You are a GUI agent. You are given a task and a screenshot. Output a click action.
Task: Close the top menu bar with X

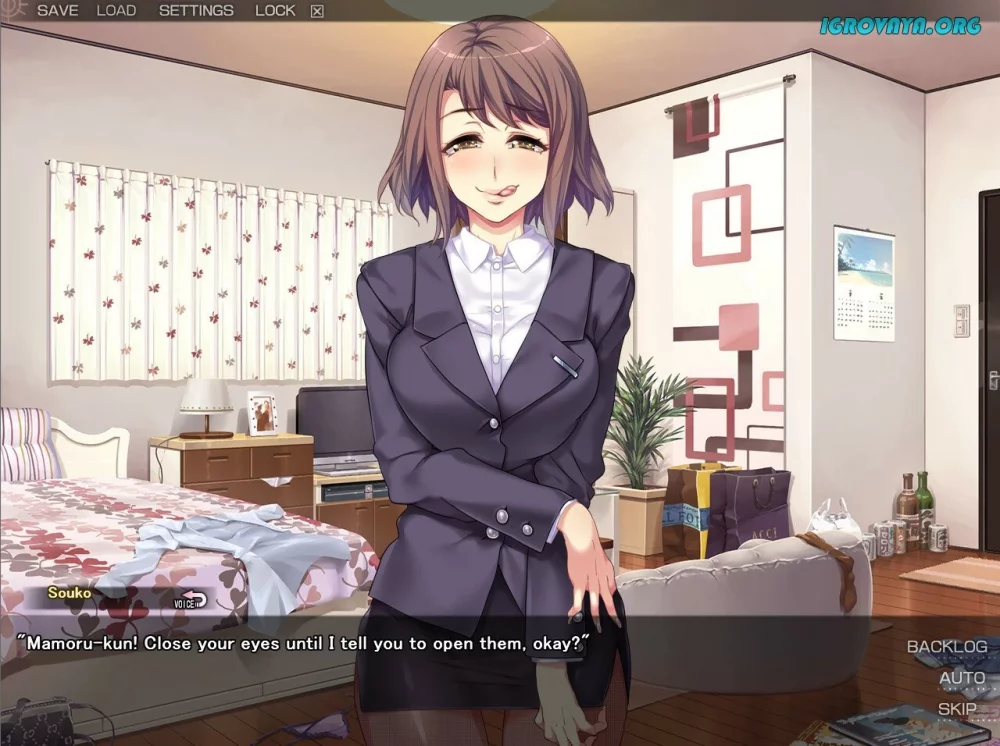tap(317, 12)
